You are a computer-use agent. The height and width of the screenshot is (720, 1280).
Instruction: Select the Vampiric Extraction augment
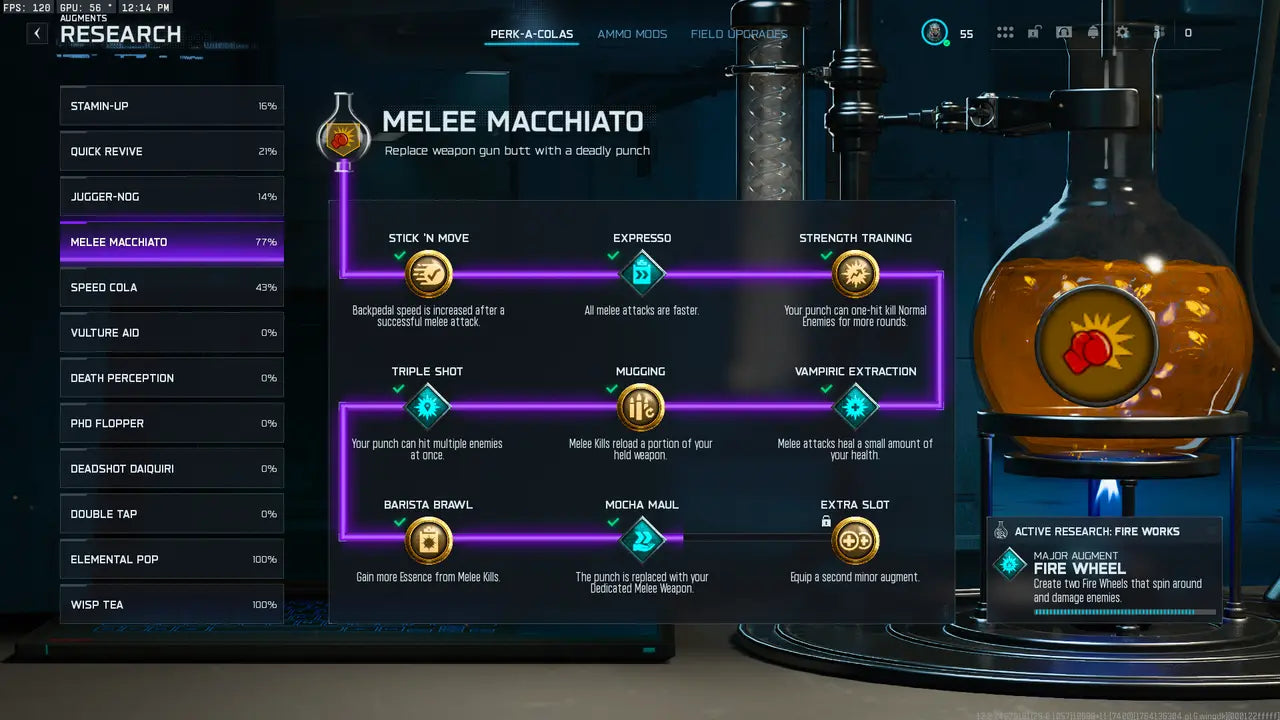point(855,407)
